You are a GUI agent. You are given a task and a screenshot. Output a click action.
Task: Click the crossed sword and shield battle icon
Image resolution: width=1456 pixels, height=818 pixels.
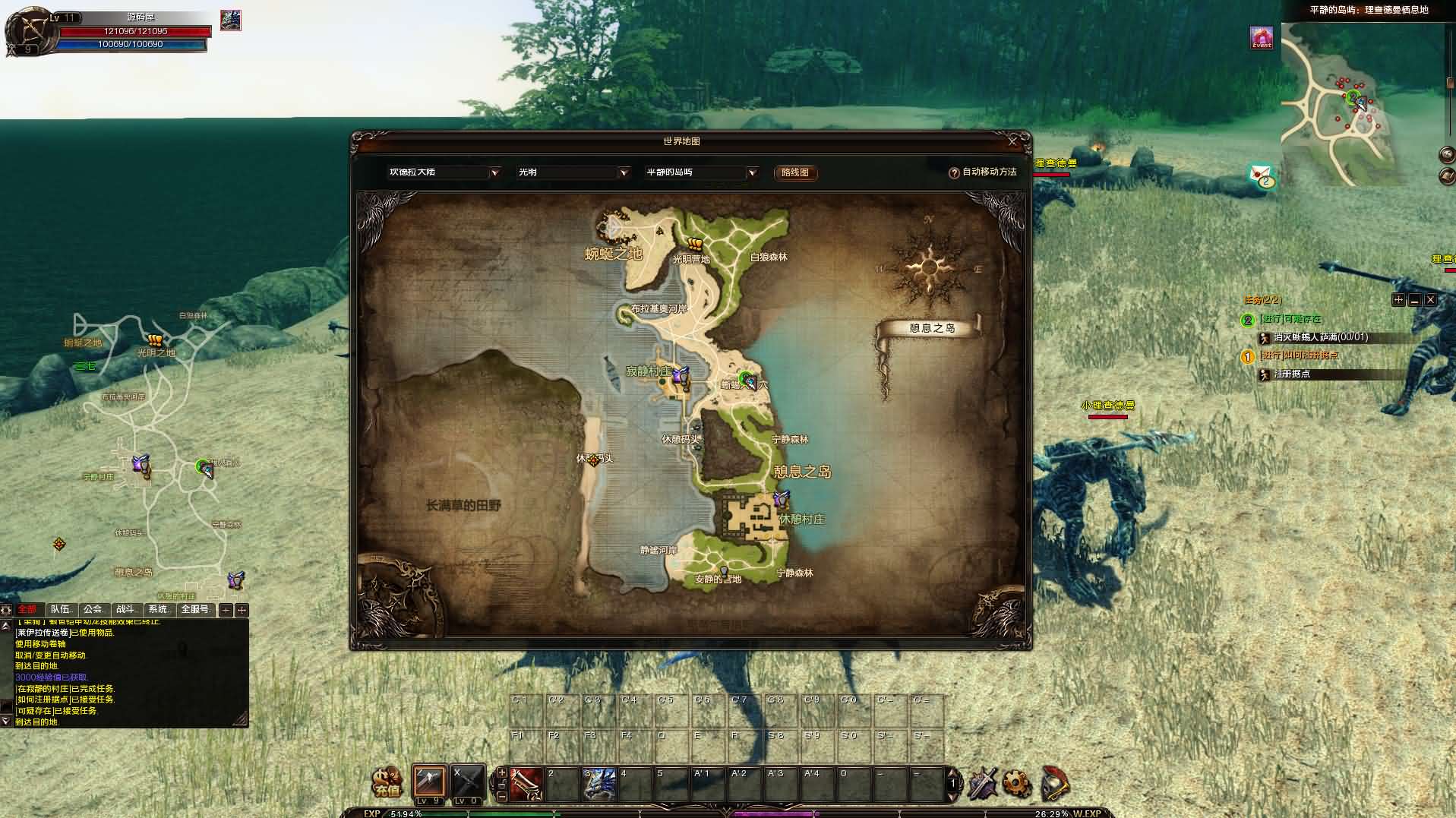pyautogui.click(x=984, y=782)
